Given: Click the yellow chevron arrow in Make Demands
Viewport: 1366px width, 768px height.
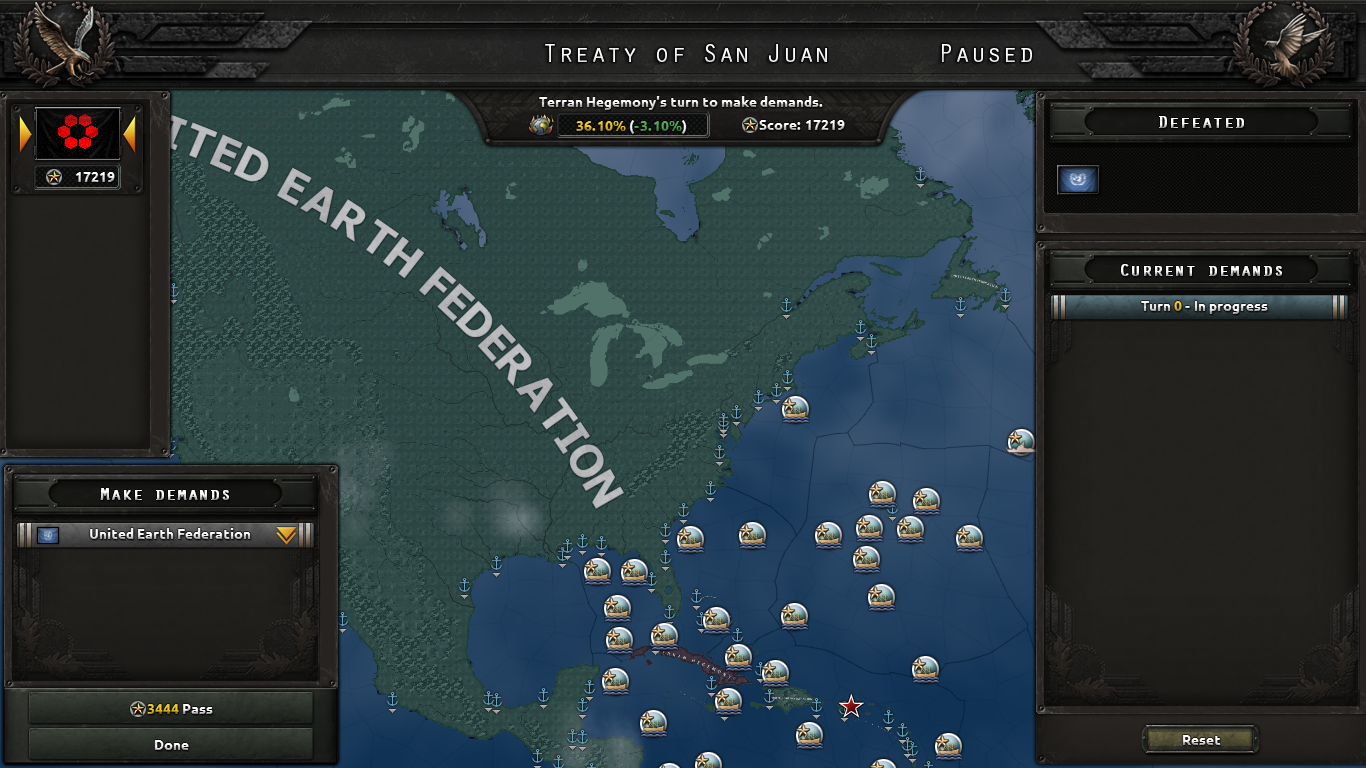Looking at the screenshot, I should click(285, 535).
